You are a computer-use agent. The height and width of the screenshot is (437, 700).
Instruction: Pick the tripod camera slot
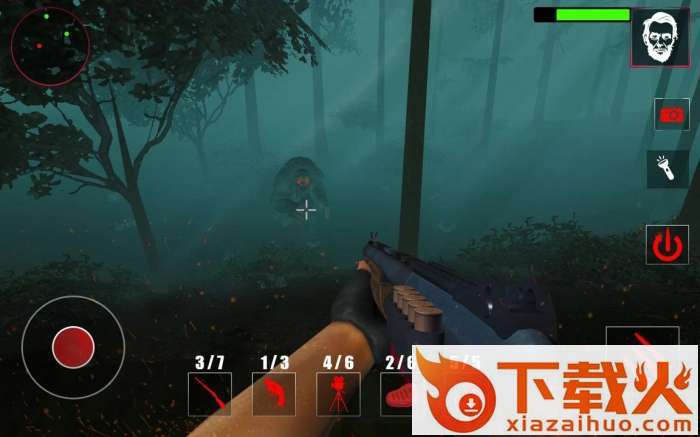pyautogui.click(x=337, y=394)
